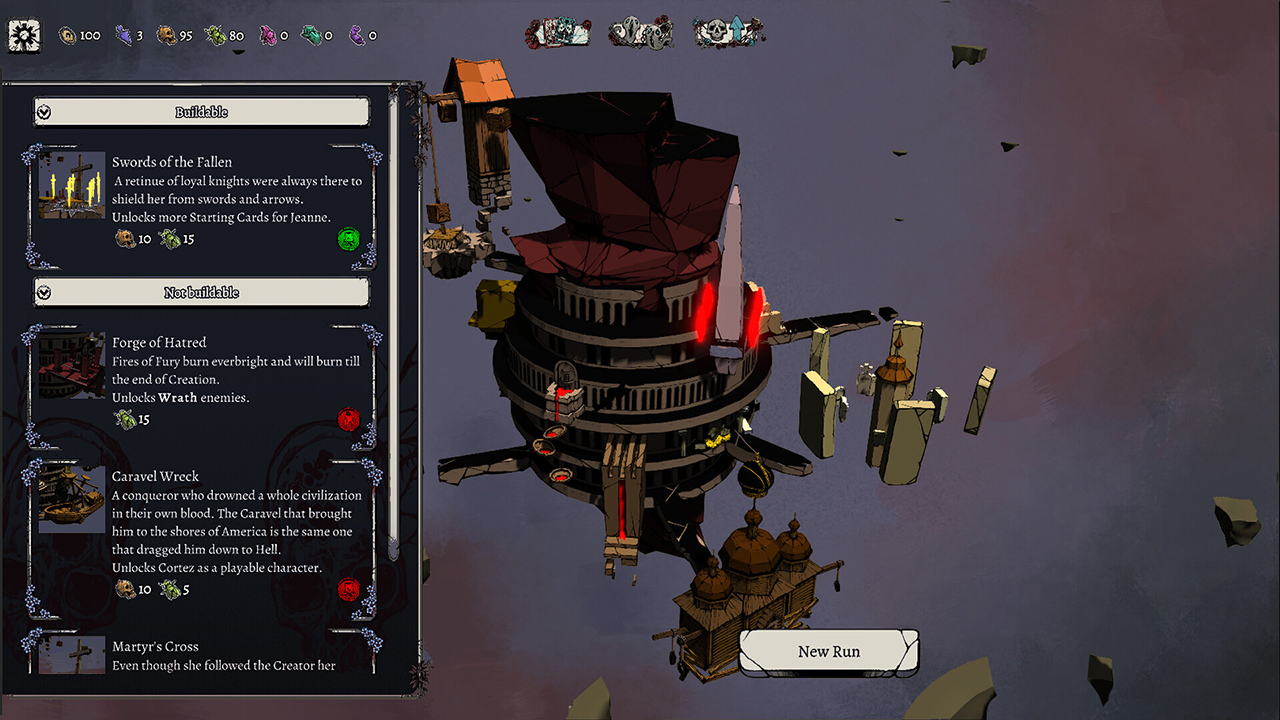Click the red gem on Caravel Wreck

[x=348, y=590]
